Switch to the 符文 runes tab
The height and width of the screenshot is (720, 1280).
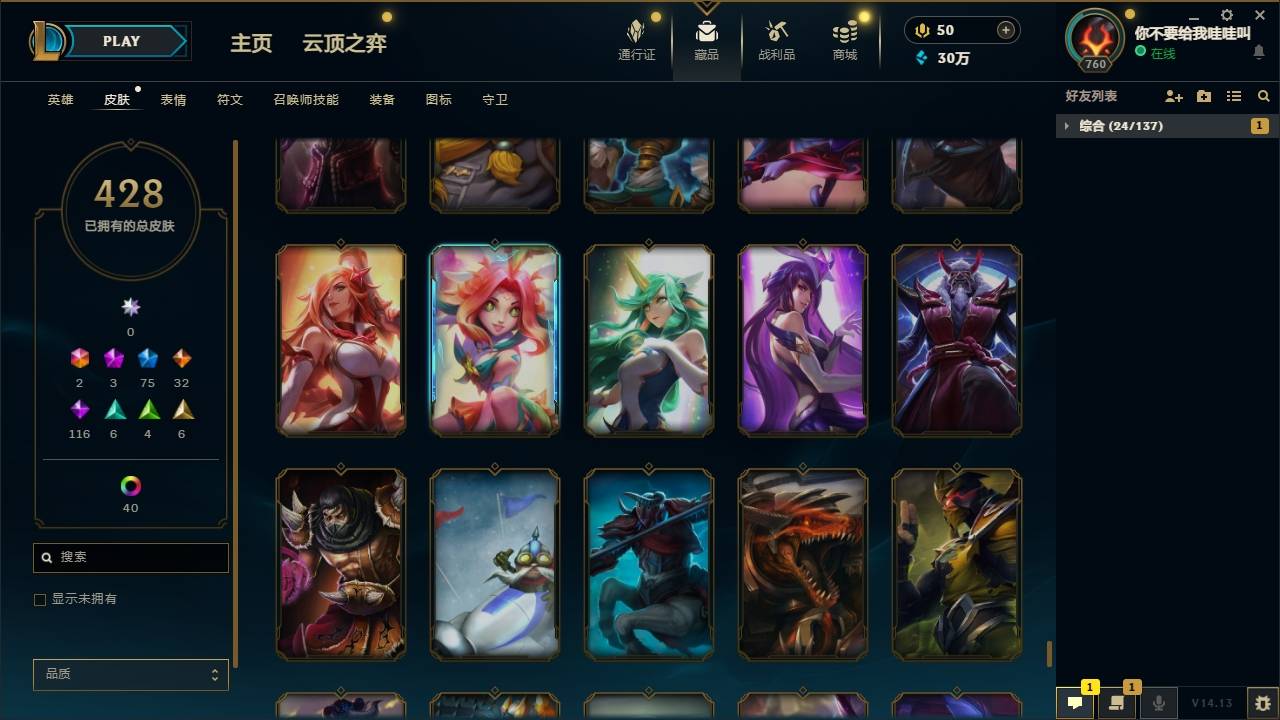pos(229,99)
